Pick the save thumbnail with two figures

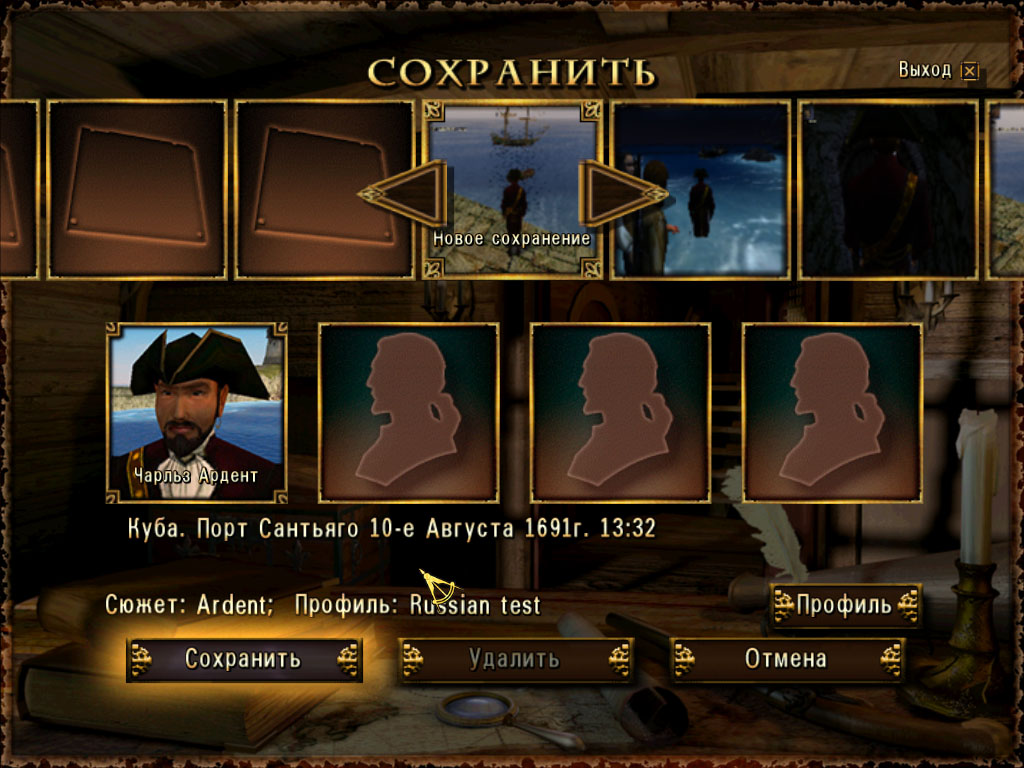700,188
